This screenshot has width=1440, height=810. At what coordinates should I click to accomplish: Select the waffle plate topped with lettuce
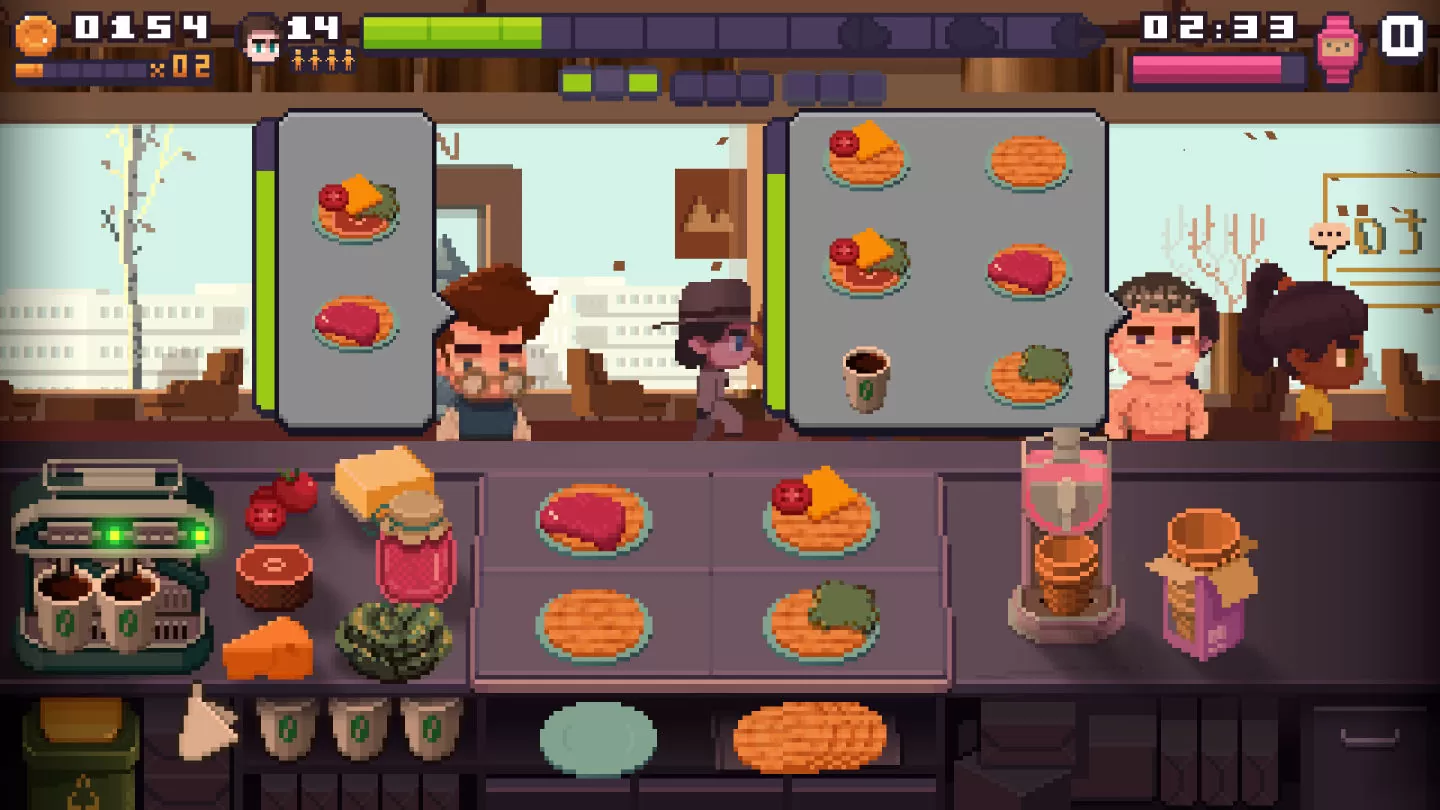pos(822,621)
